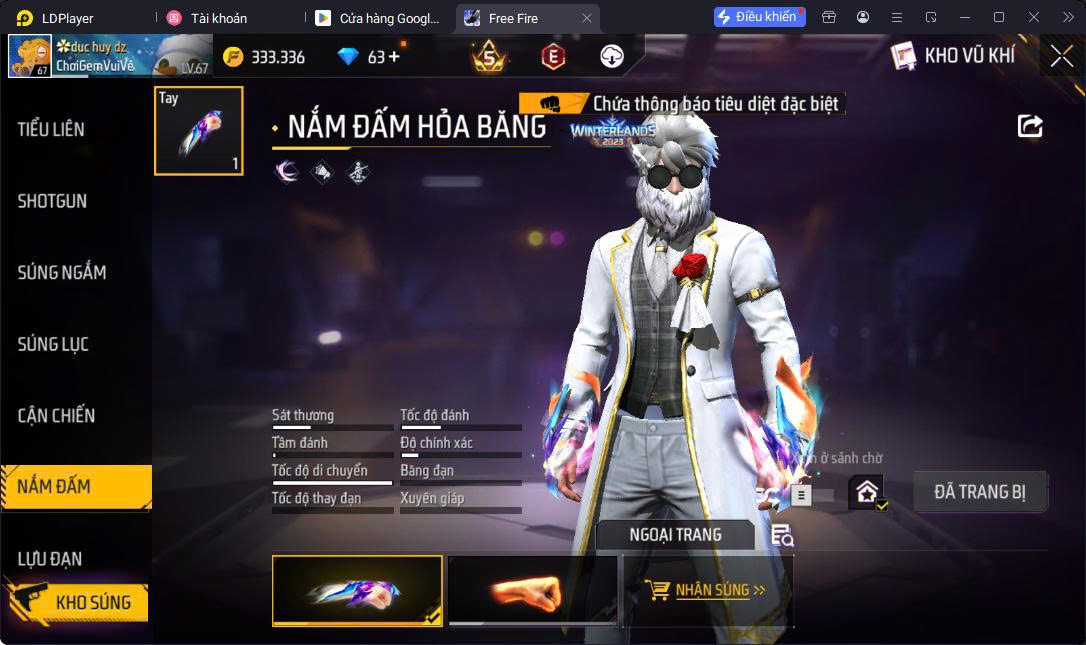Viewport: 1086px width, 645px height.
Task: Toggle the lobby display house icon
Action: tap(866, 492)
